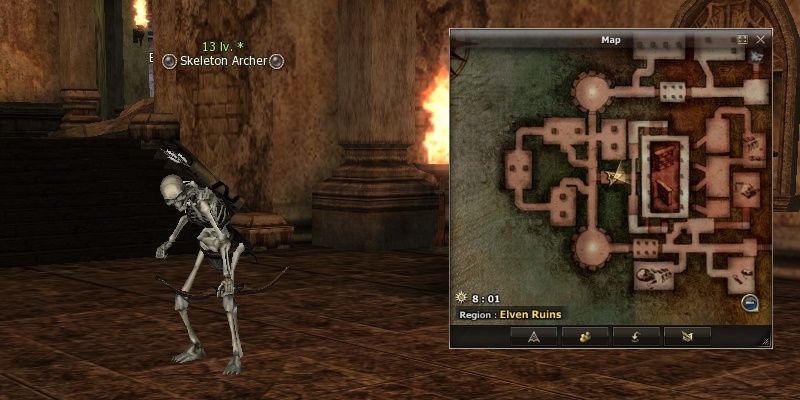The width and height of the screenshot is (800, 400).
Task: Show party members with the people button
Action: tap(585, 335)
